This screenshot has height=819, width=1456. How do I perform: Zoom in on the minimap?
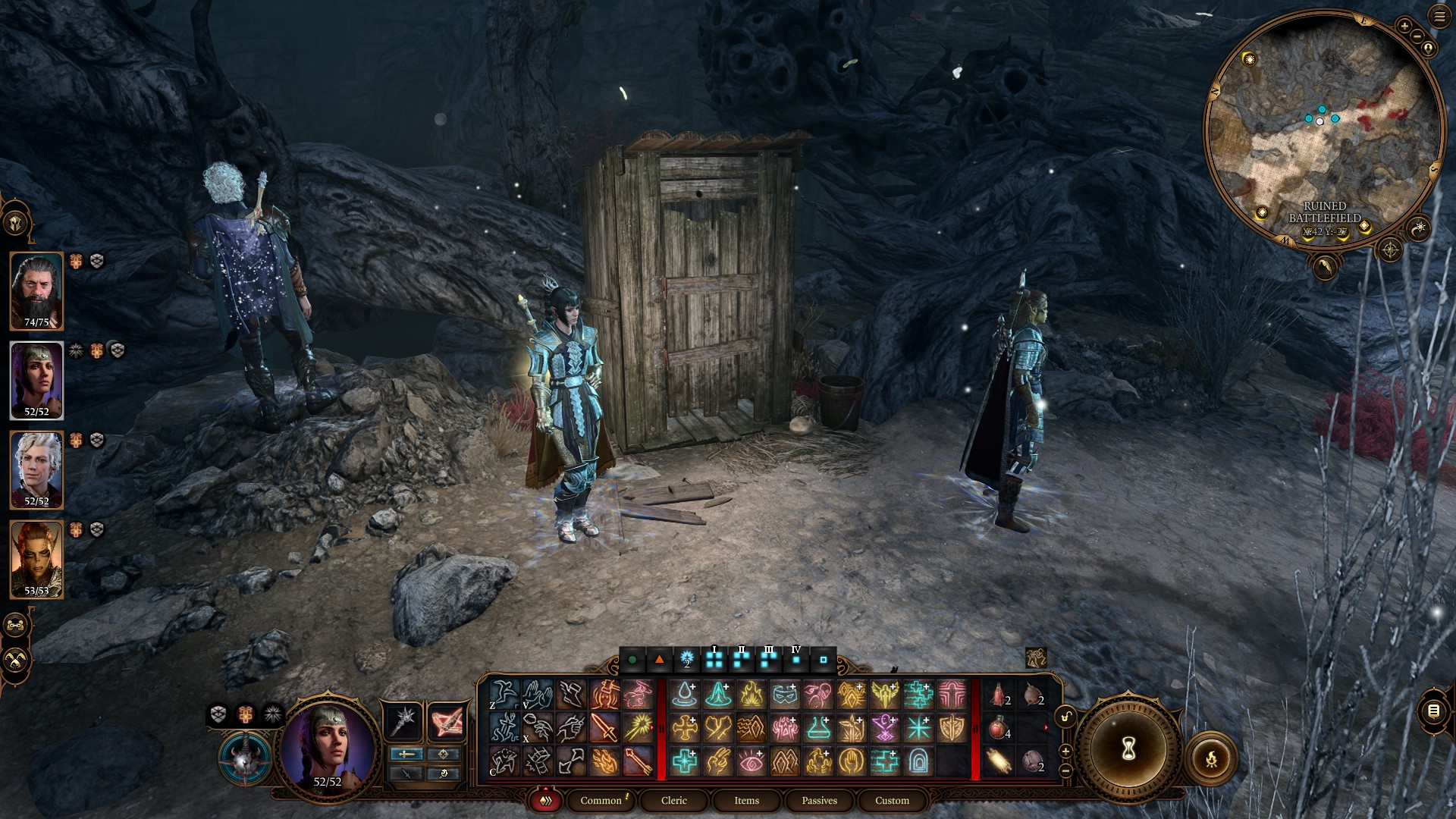tap(1404, 27)
